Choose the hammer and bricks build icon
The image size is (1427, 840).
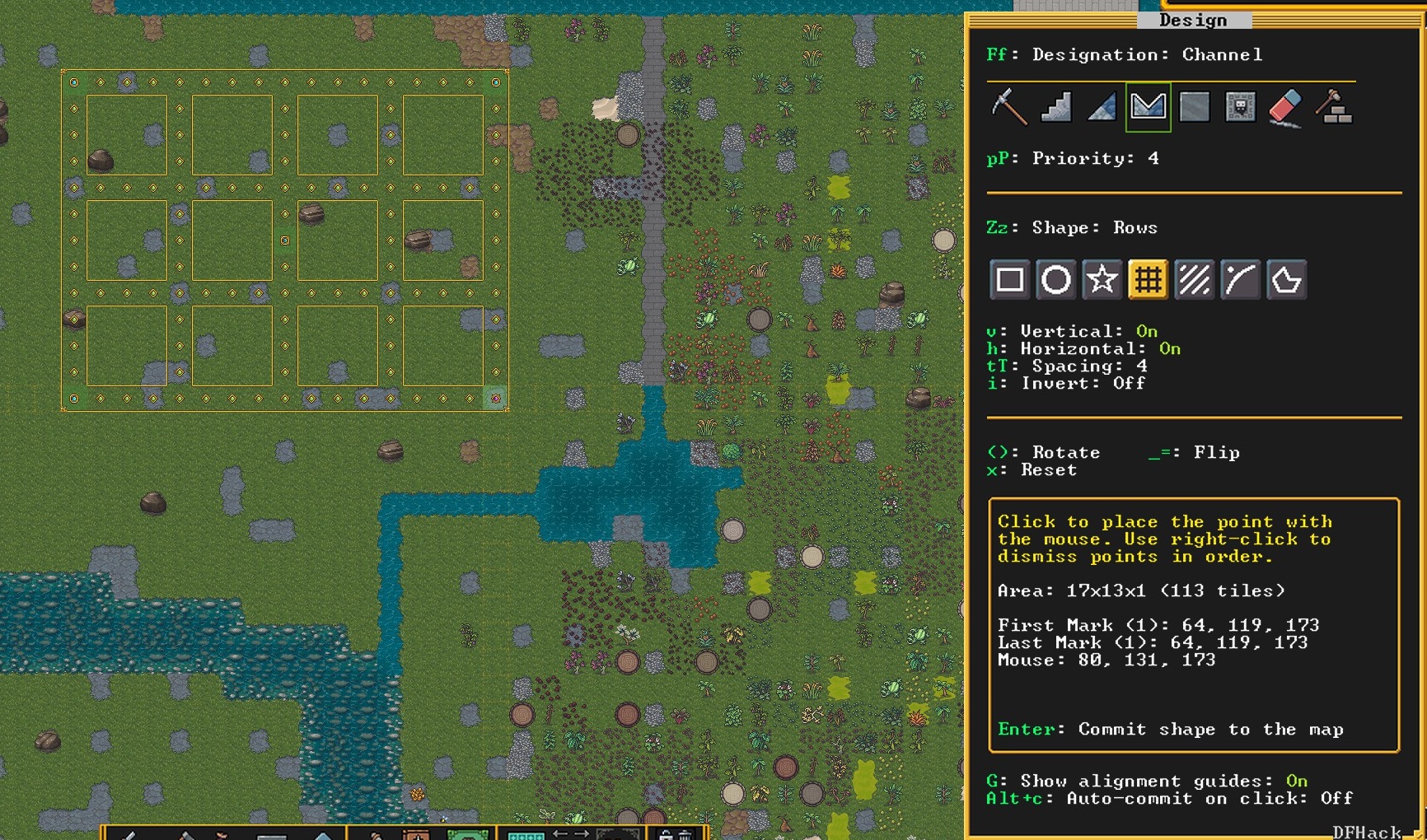(x=1332, y=107)
